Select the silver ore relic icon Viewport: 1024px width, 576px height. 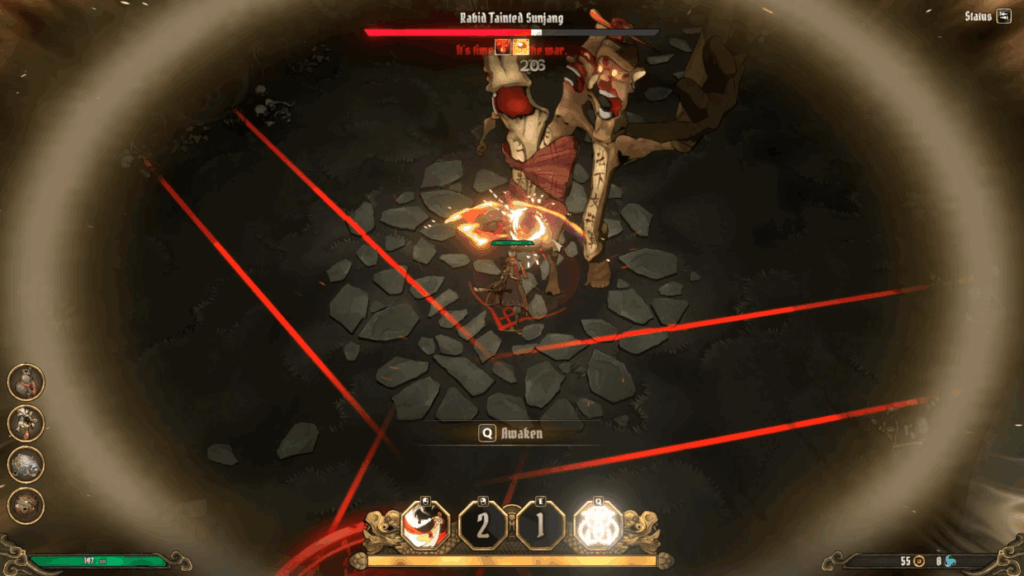point(26,464)
